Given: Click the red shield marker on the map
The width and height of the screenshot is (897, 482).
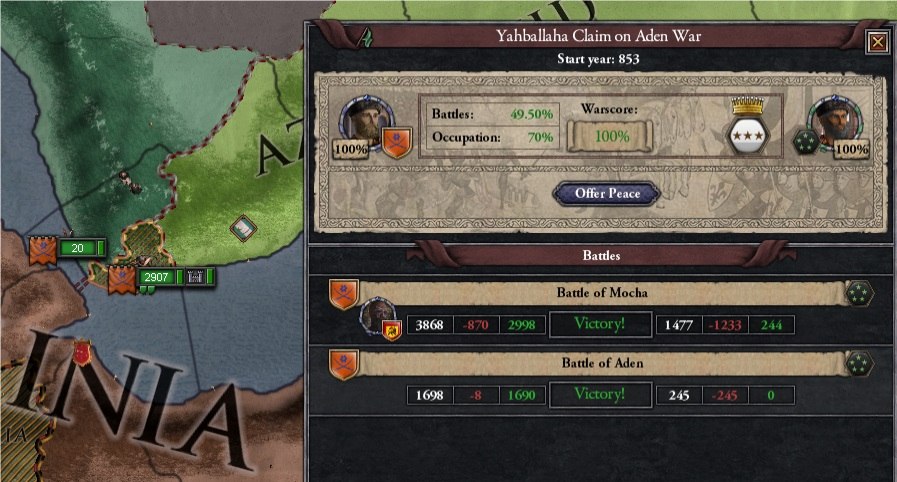Looking at the screenshot, I should 85,352.
